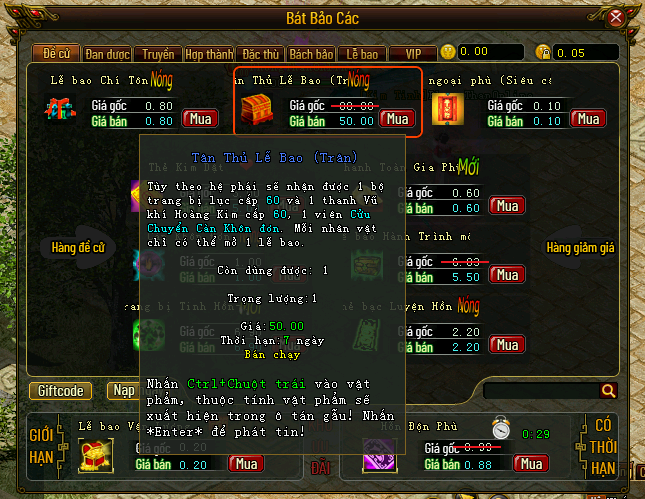Select the Hợp thành tab
Viewport: 645px width, 499px height.
(208, 53)
